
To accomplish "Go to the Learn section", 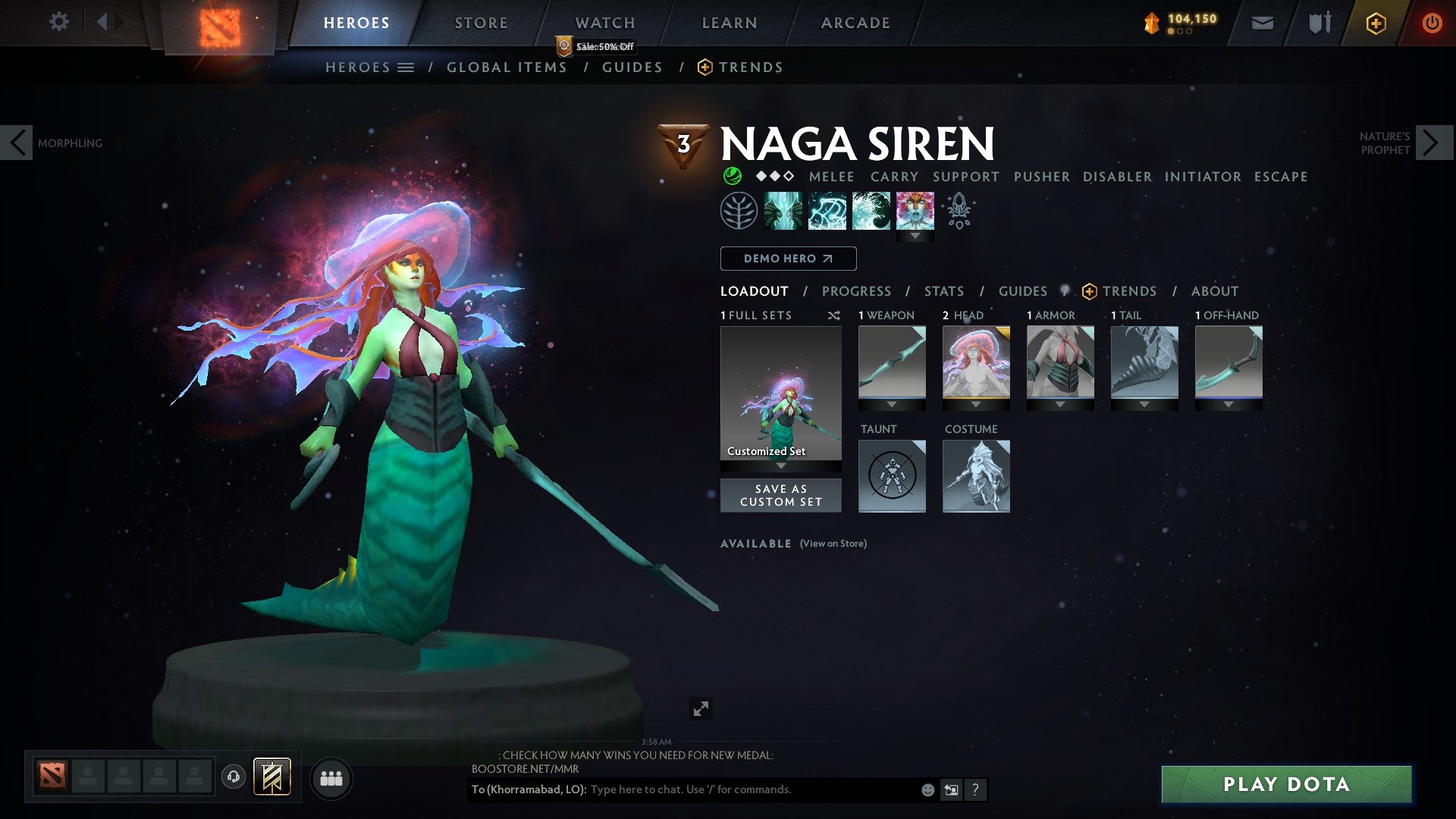I will (x=729, y=23).
